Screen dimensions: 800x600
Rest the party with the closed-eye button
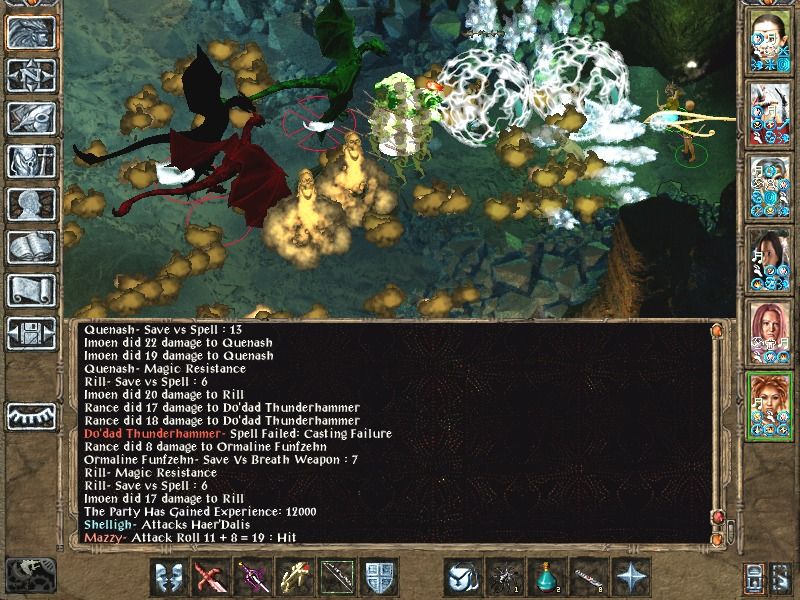coord(30,415)
